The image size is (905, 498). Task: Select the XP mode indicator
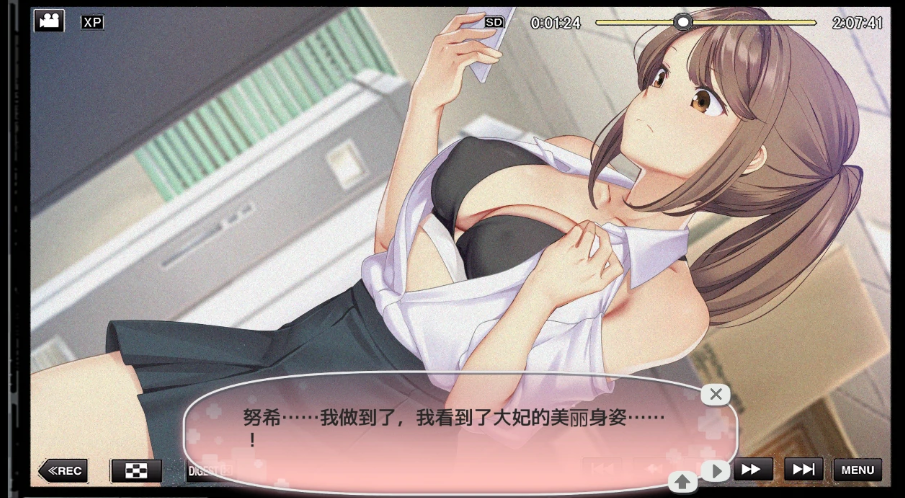click(x=92, y=21)
